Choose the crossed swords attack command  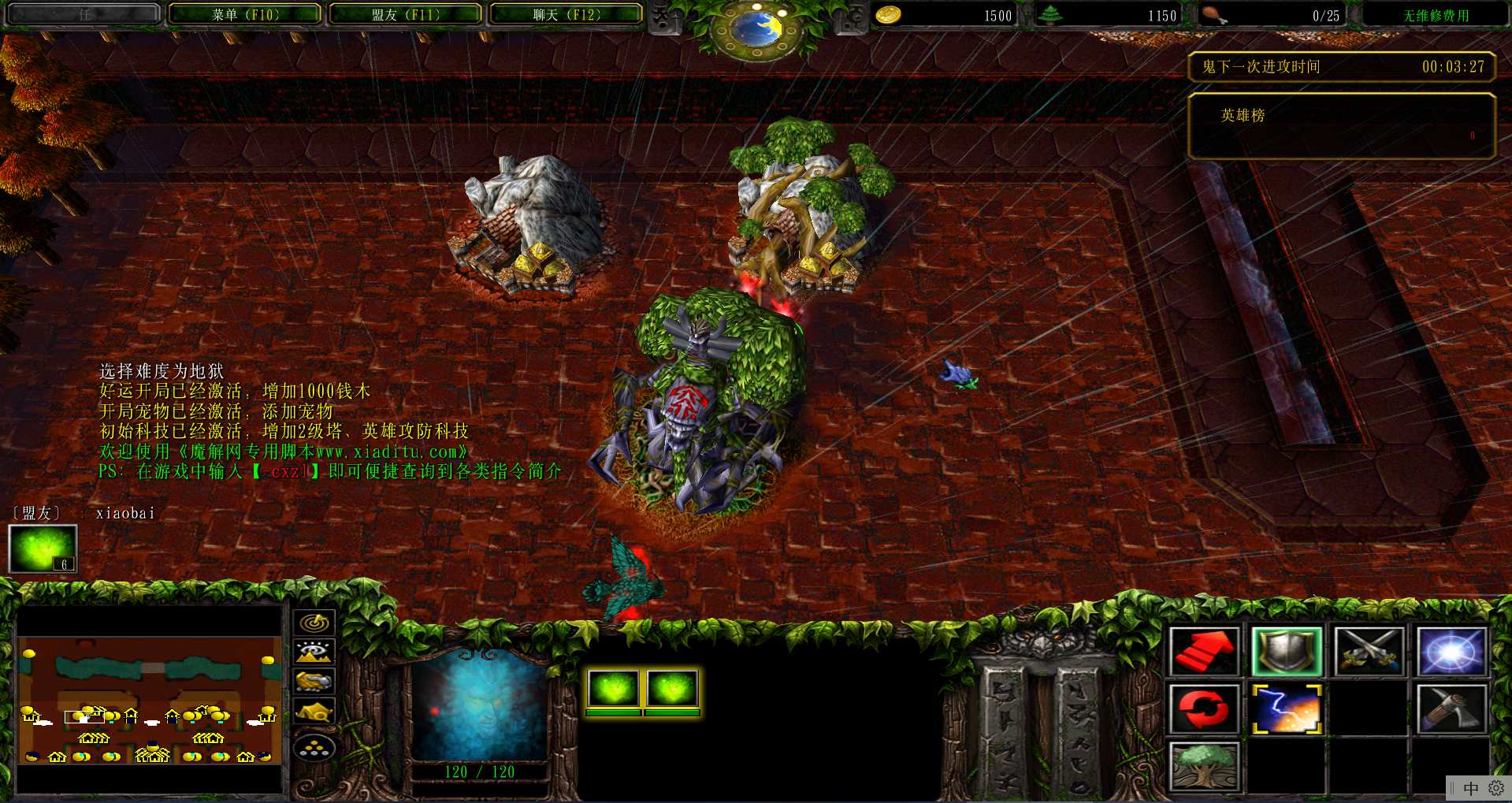click(x=1369, y=652)
